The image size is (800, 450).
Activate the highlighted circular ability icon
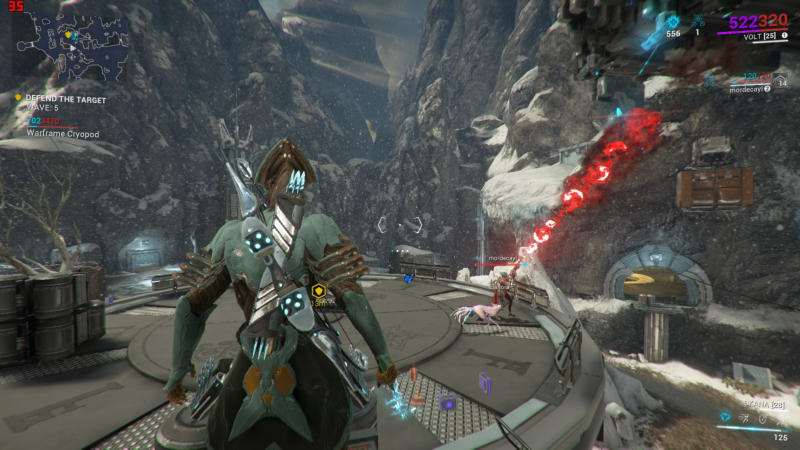(x=725, y=415)
